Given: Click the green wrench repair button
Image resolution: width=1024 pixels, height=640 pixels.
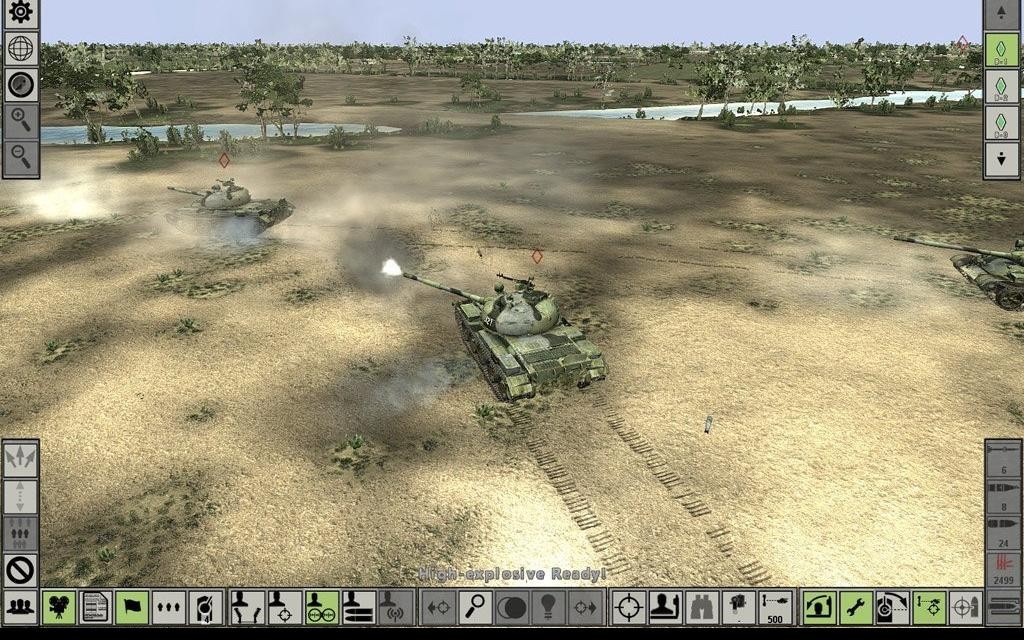Looking at the screenshot, I should pos(856,607).
